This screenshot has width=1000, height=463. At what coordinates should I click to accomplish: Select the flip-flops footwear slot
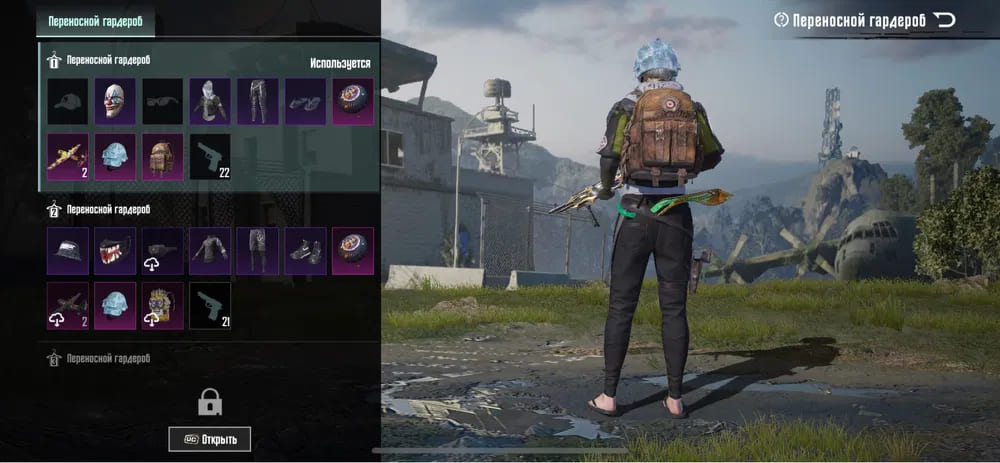[x=305, y=102]
